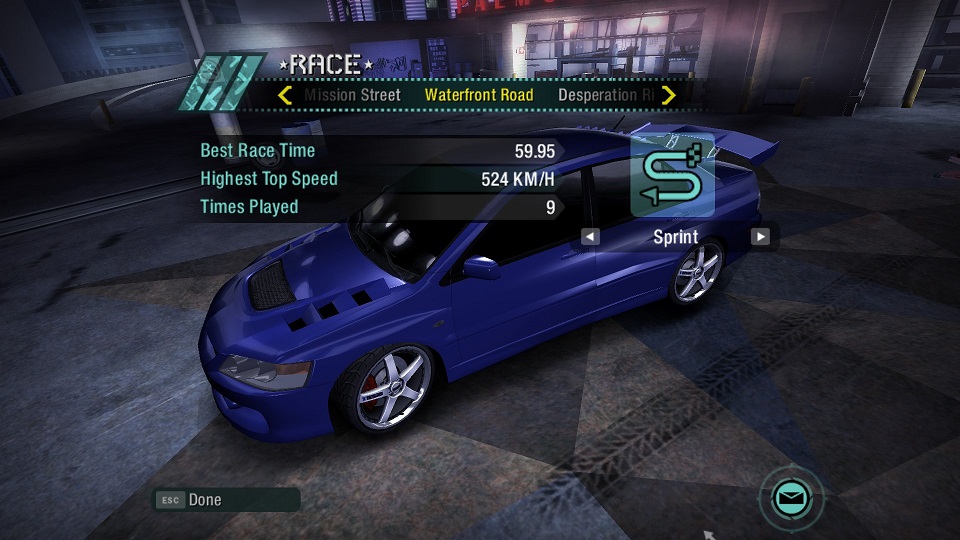Select the Sprint race mode icon
This screenshot has width=960, height=540.
pos(672,175)
